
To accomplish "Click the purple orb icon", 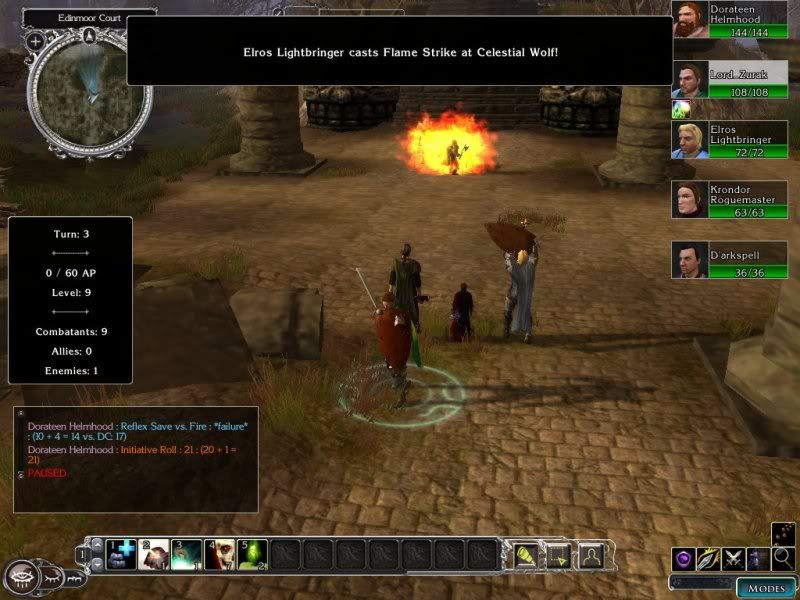I will point(684,559).
